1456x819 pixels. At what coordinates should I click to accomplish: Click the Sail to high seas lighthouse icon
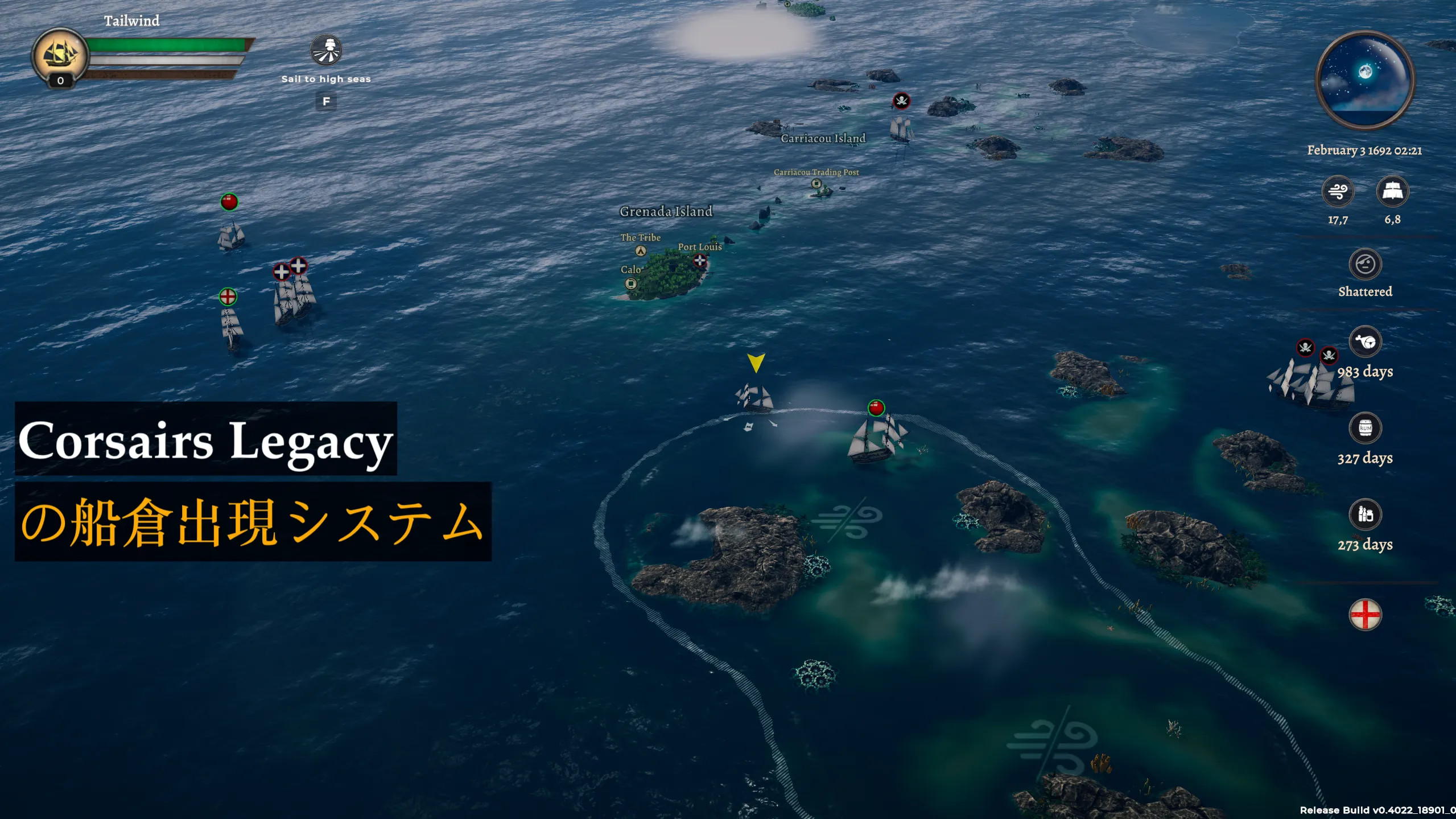326,51
